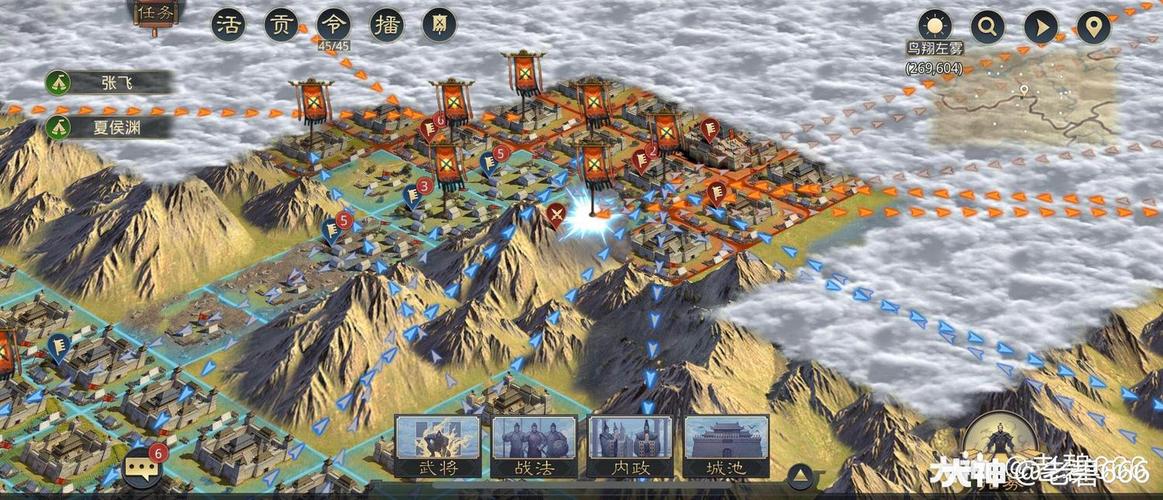Open the location pin marker button
The height and width of the screenshot is (500, 1163).
pyautogui.click(x=1093, y=26)
